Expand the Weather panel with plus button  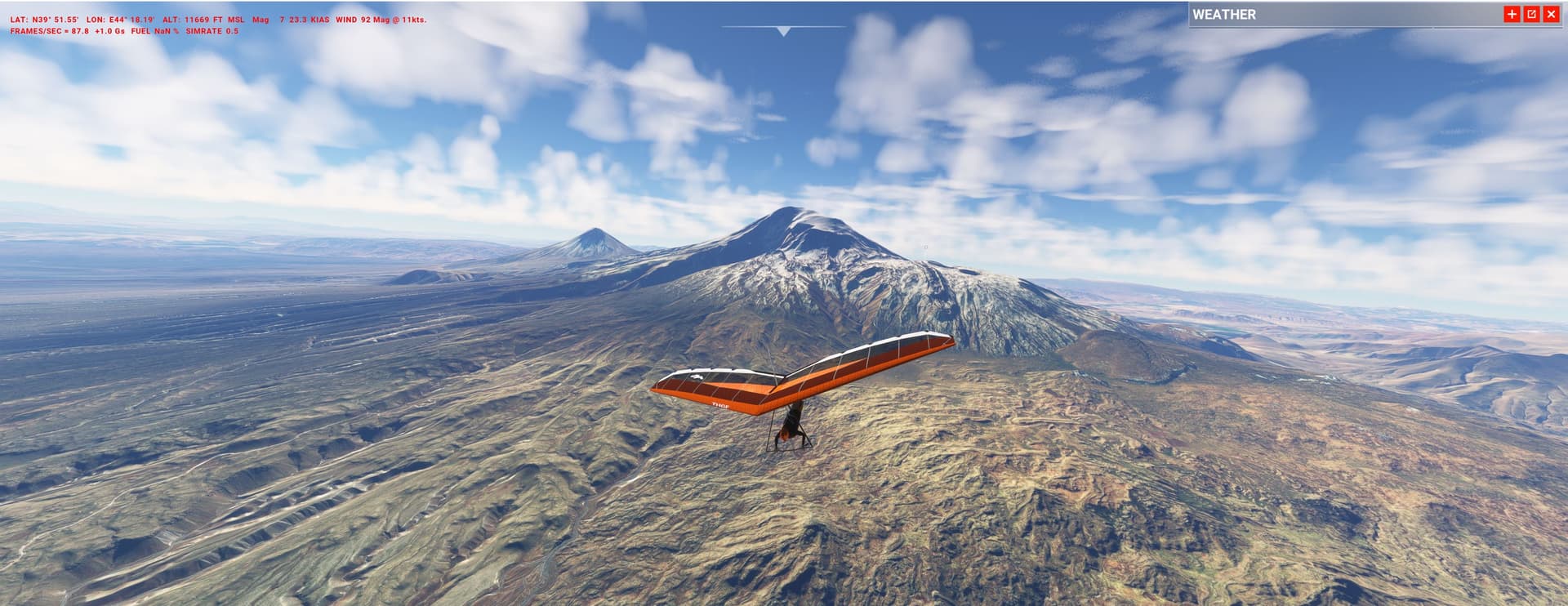1512,14
